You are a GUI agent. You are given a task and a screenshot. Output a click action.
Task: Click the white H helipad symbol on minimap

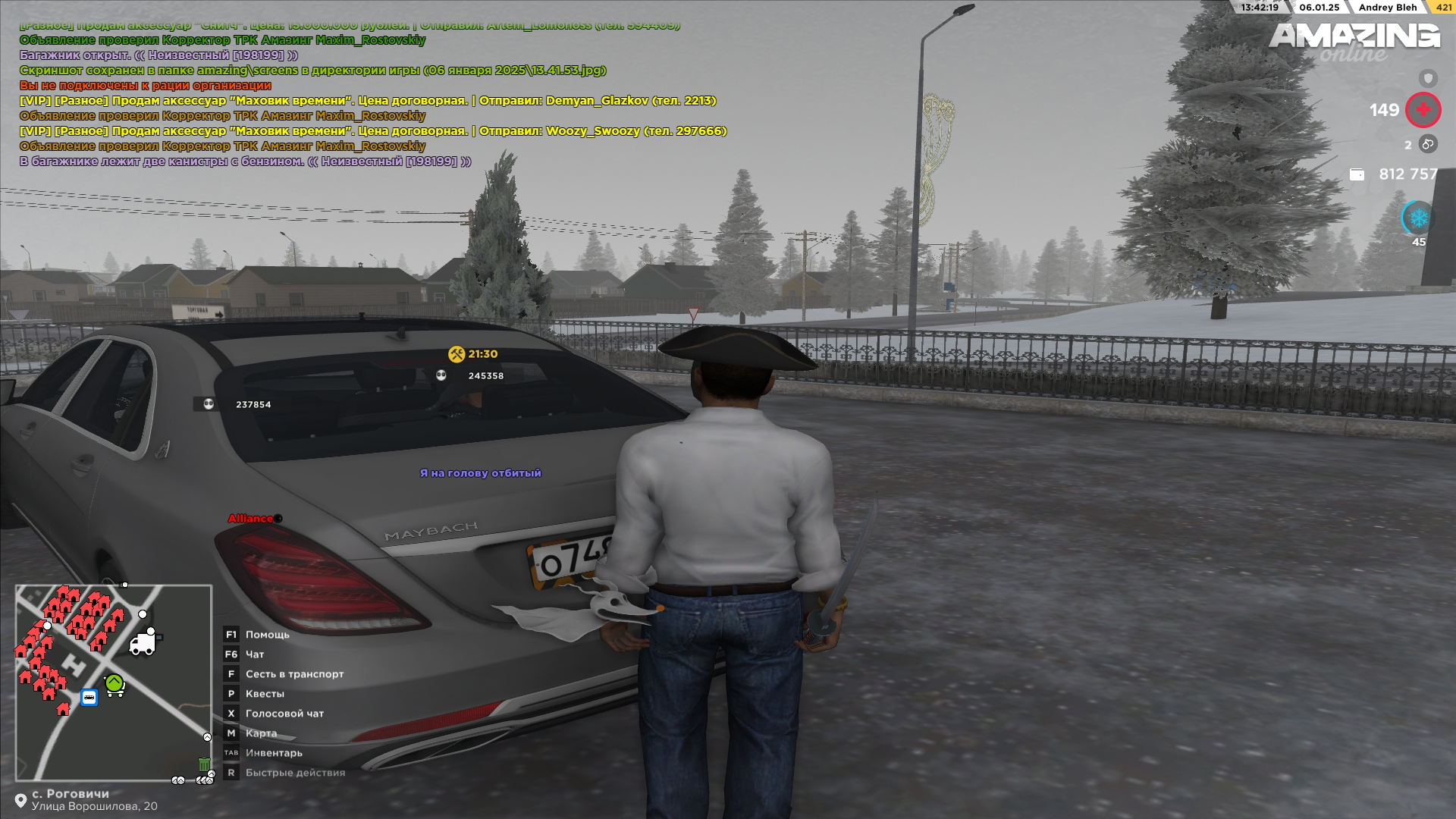tap(73, 664)
